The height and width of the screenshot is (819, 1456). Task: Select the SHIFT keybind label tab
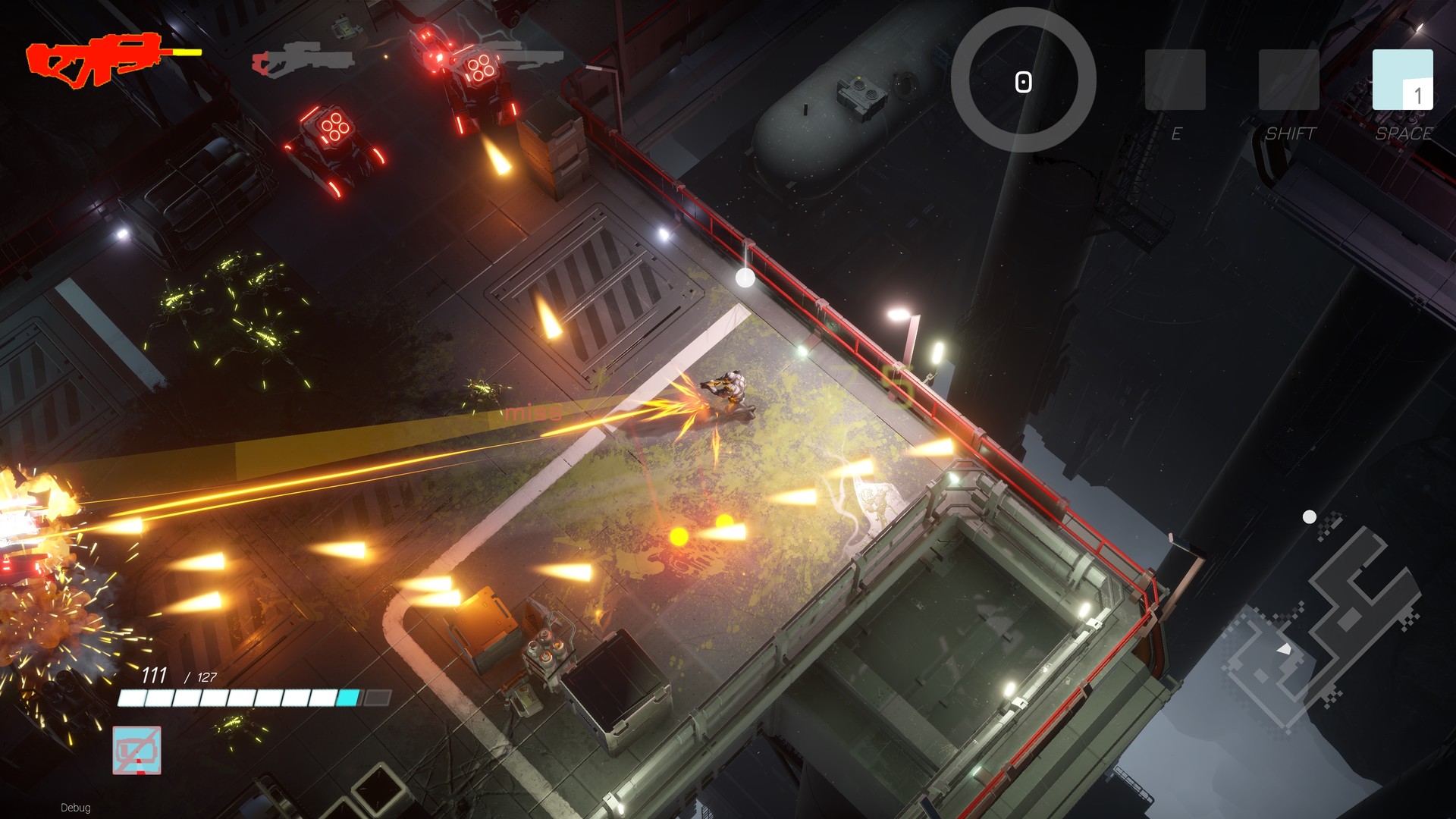click(1291, 134)
